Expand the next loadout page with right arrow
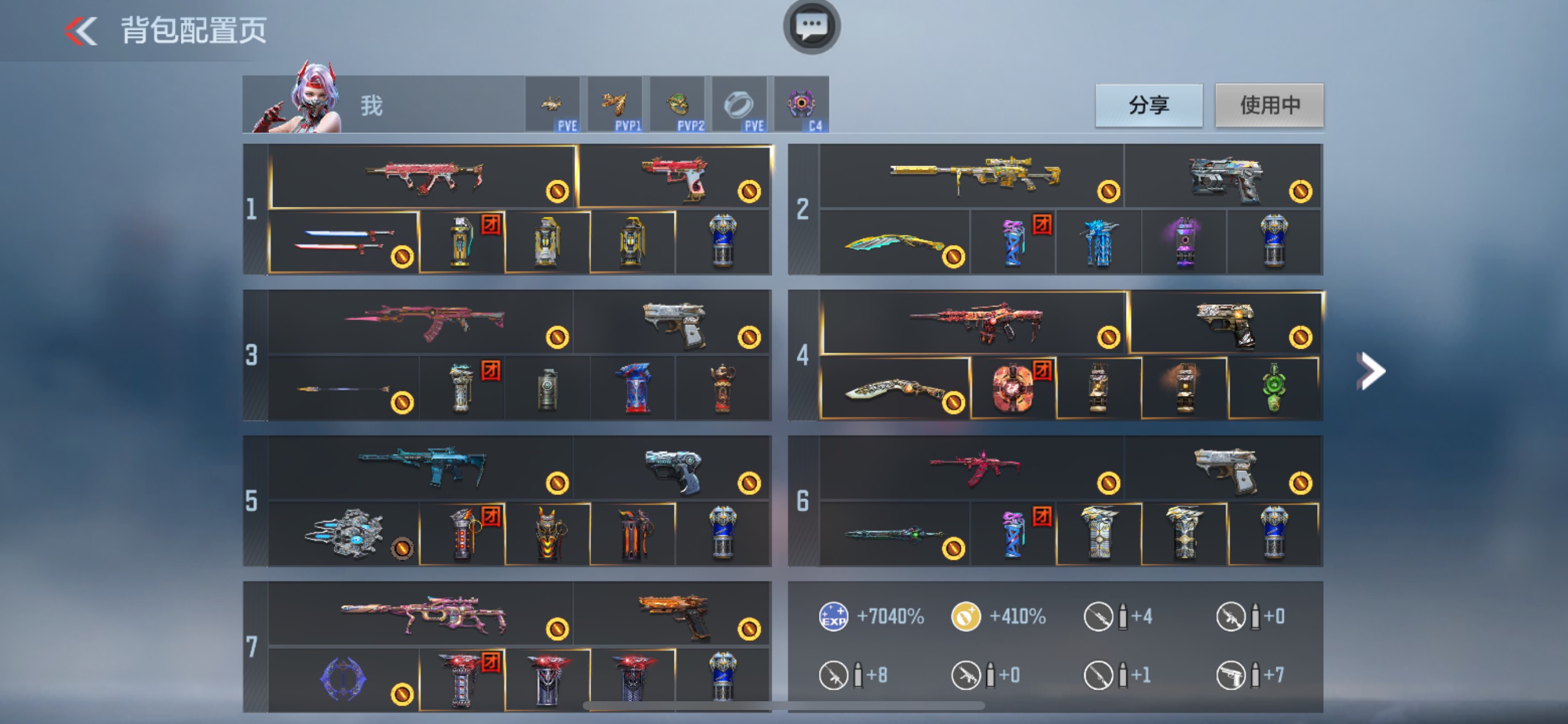The height and width of the screenshot is (724, 1568). coord(1371,370)
